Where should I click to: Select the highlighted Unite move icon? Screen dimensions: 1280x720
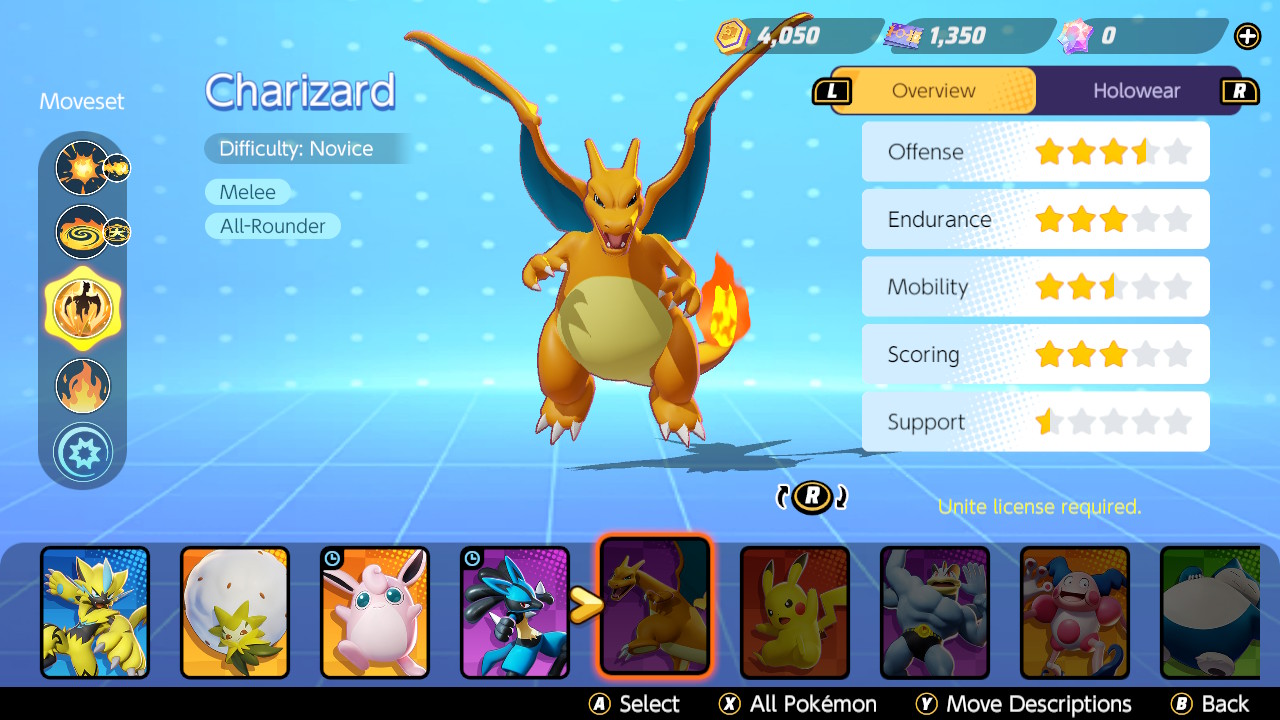83,308
